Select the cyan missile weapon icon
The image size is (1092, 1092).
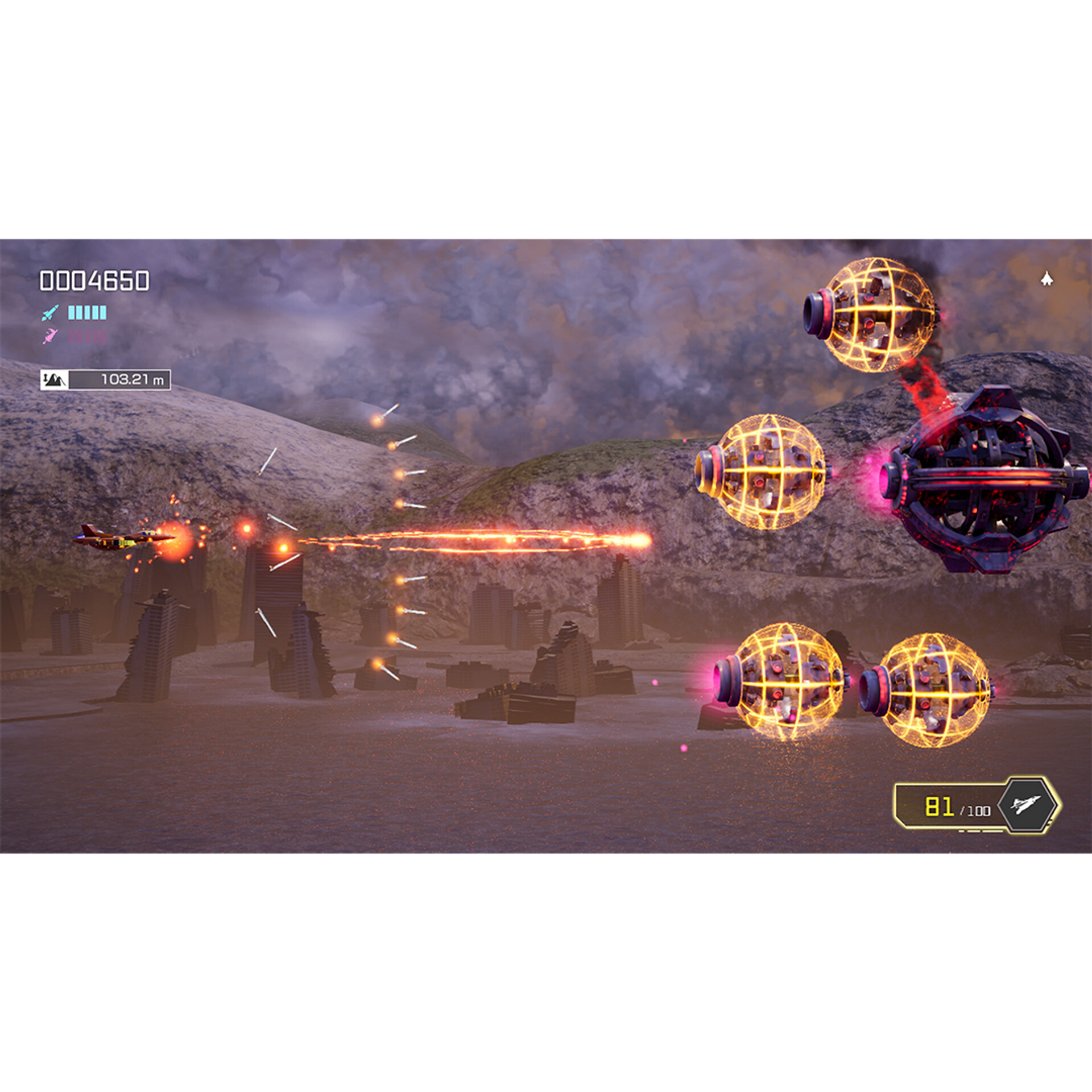[x=50, y=313]
